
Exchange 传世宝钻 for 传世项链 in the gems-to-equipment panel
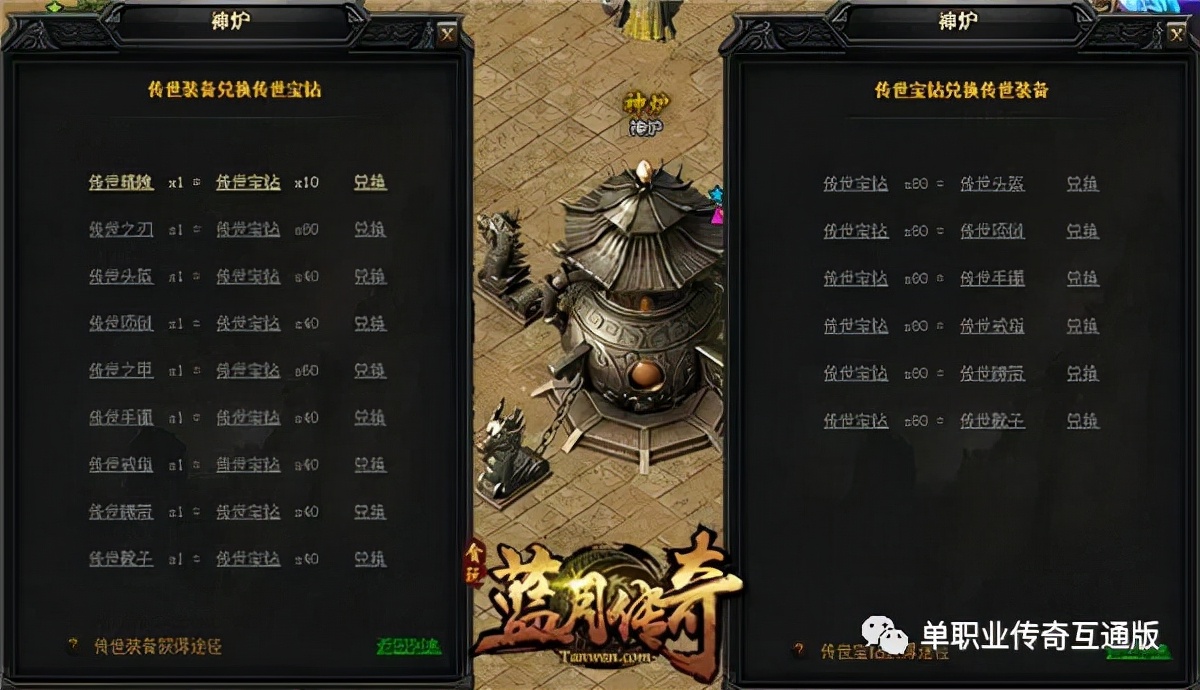point(1082,231)
